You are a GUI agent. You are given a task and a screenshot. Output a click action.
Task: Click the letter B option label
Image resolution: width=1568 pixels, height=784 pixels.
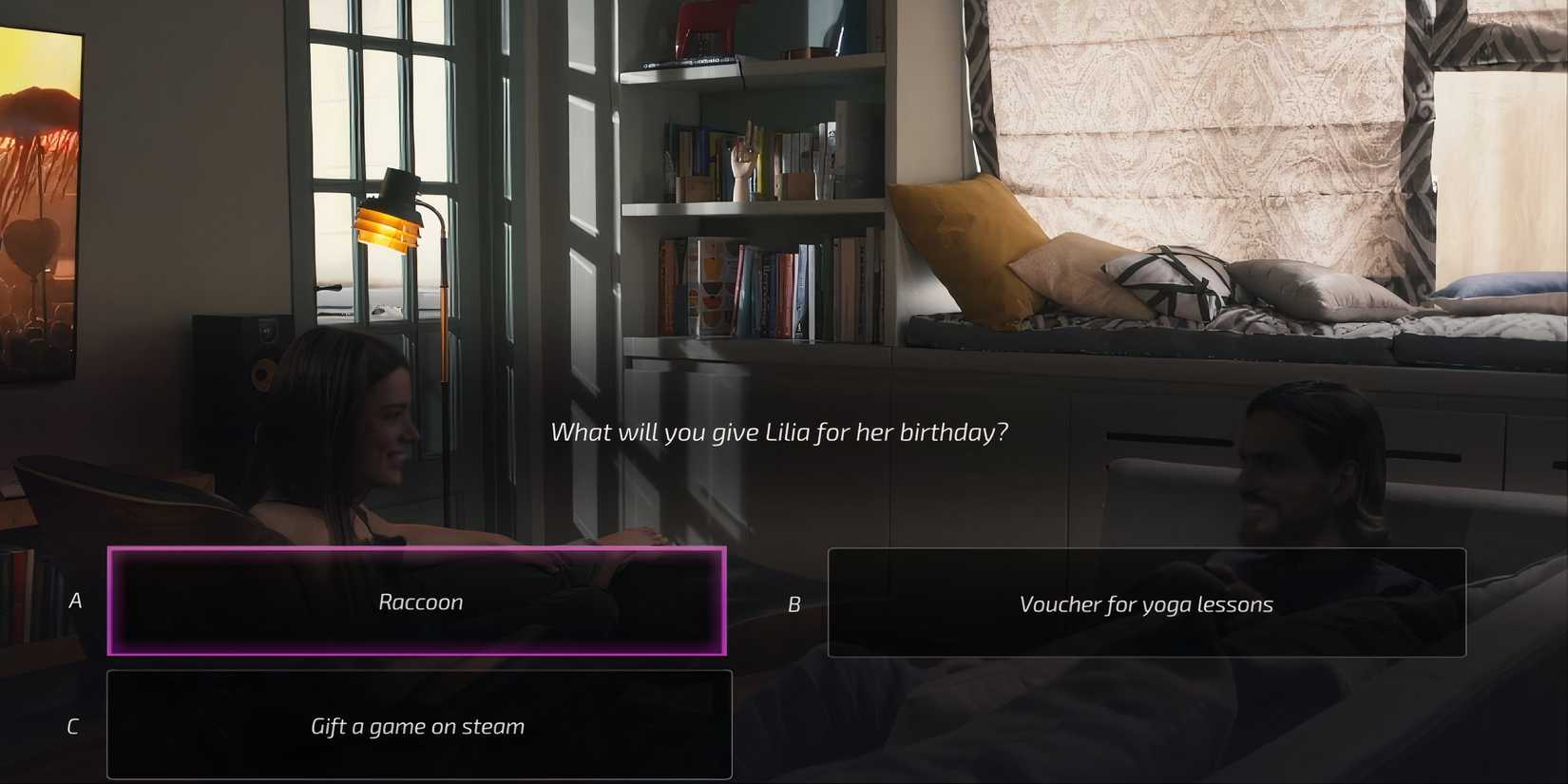point(795,603)
